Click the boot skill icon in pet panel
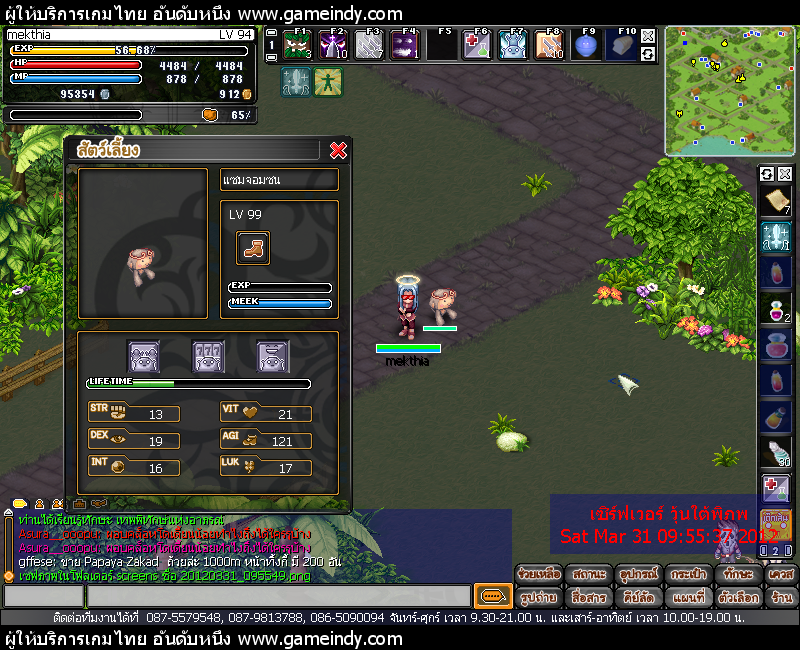Image resolution: width=800 pixels, height=650 pixels. coord(252,247)
